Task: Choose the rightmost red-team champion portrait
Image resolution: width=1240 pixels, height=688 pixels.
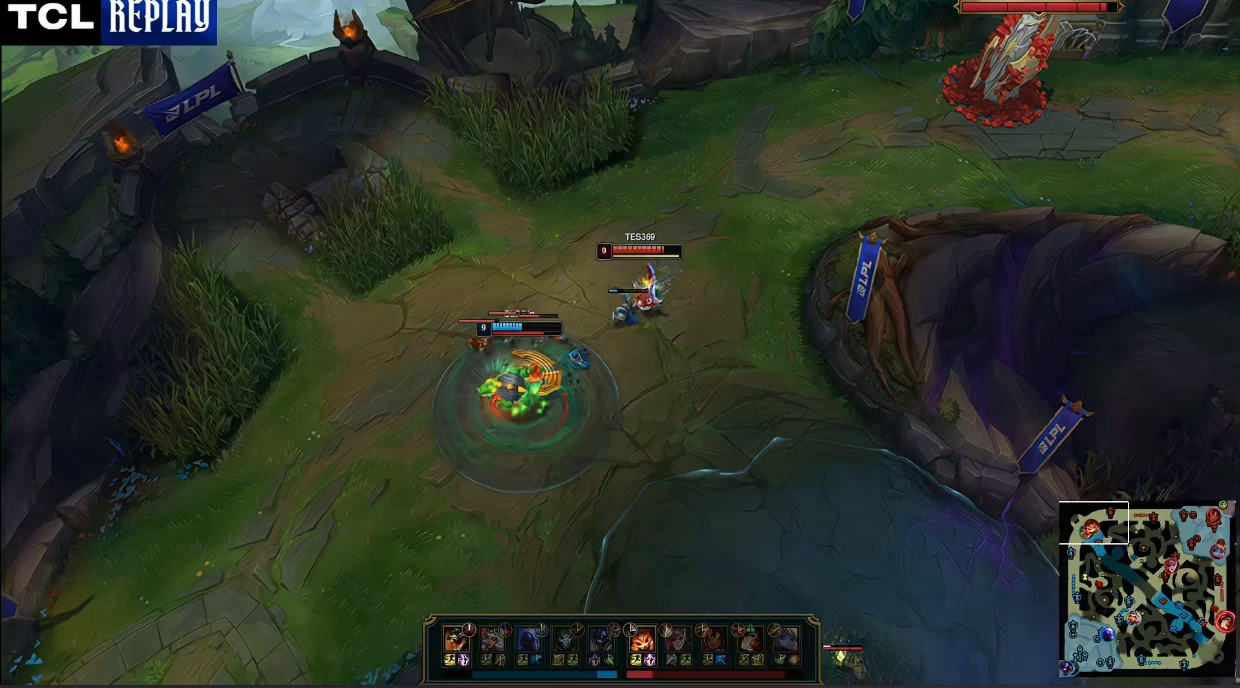Action: click(x=786, y=640)
